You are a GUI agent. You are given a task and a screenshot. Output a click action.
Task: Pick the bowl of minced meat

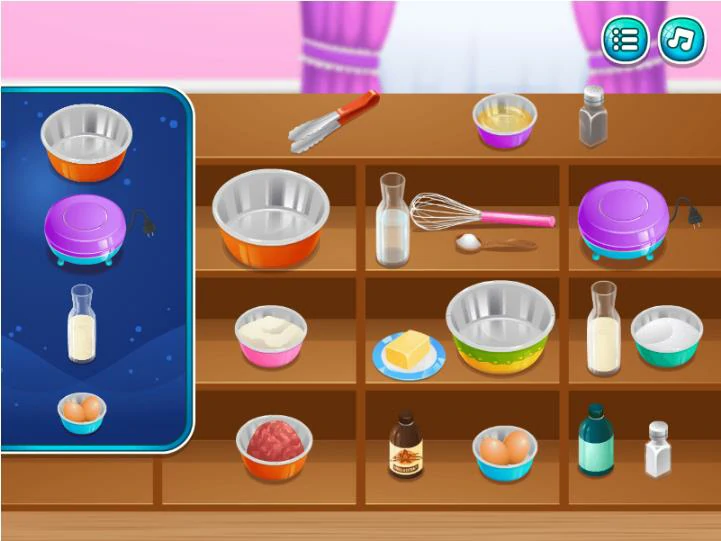point(274,445)
